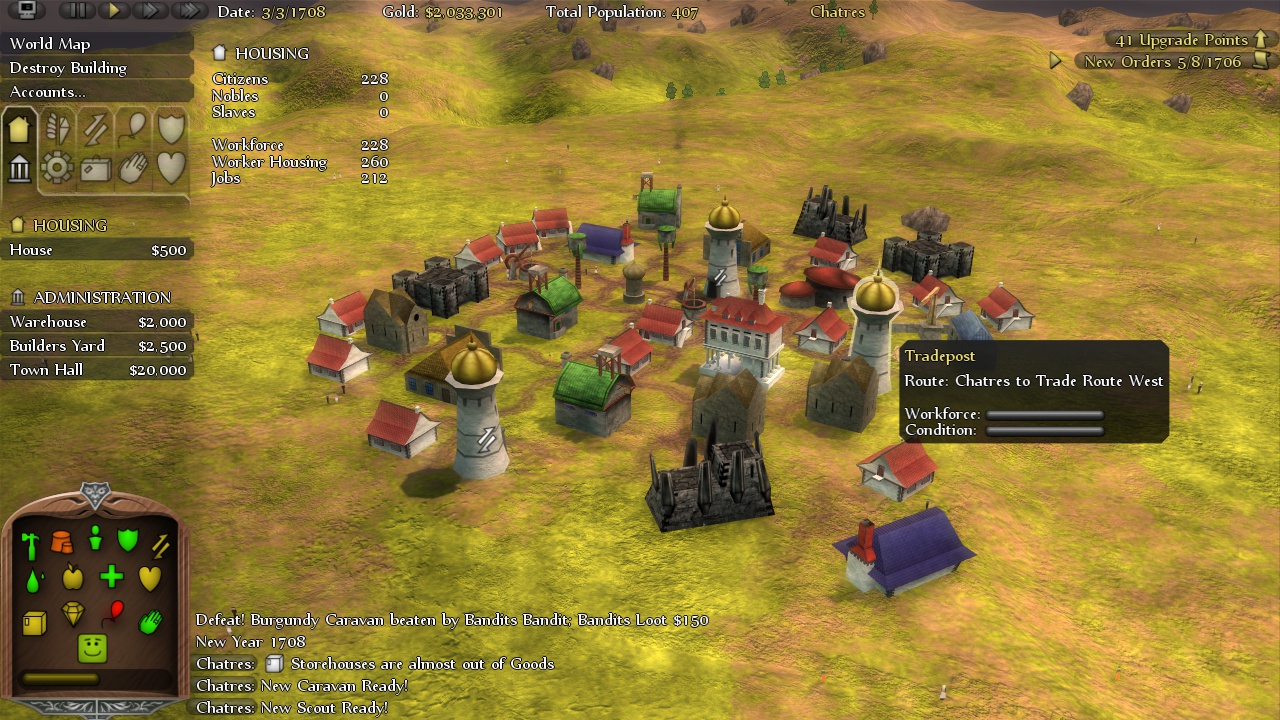
Task: Switch to the shield defense build category
Action: tap(171, 128)
